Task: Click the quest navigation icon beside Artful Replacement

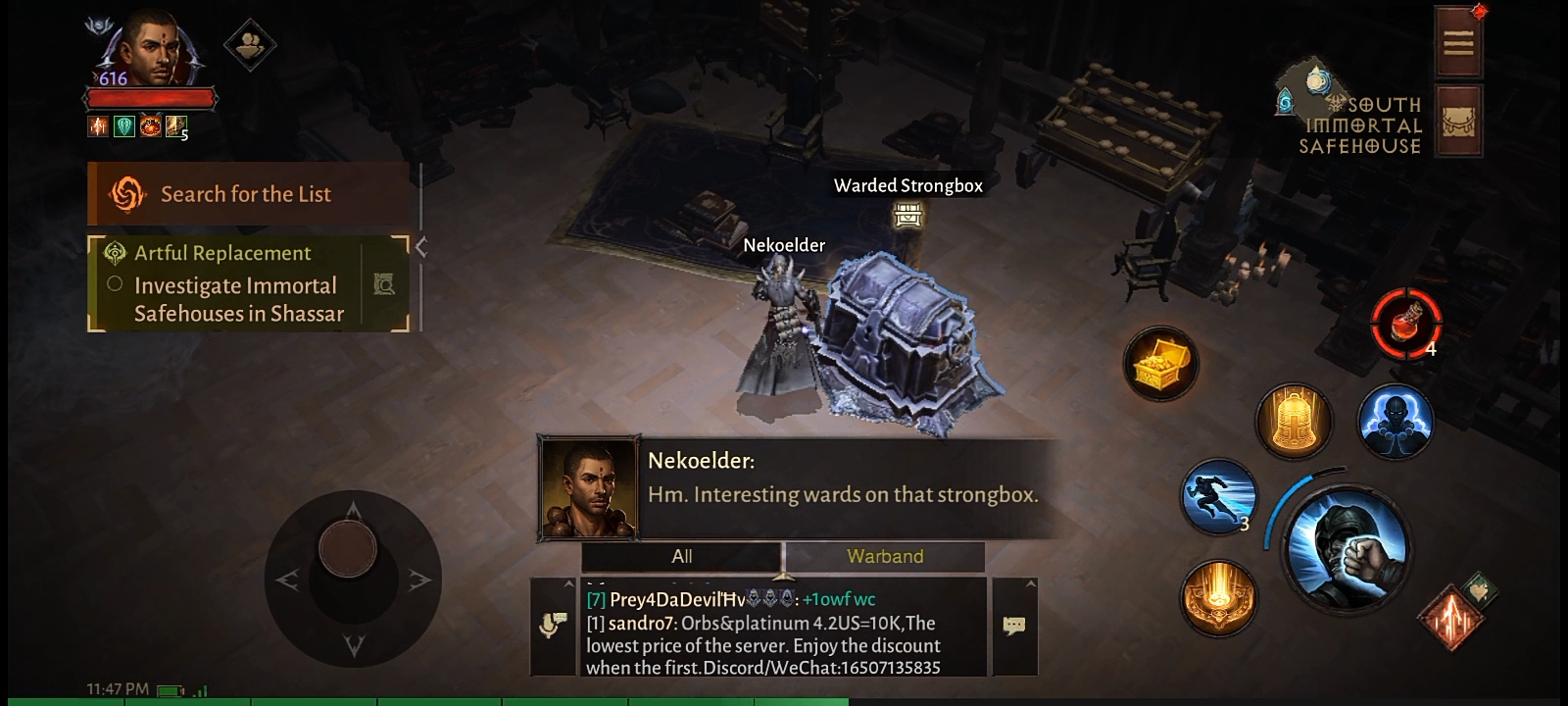Action: pos(384,284)
